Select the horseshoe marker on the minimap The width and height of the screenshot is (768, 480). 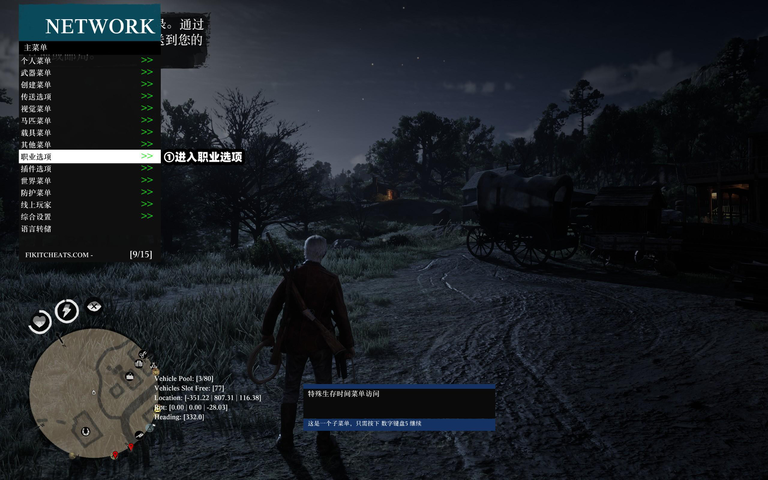[x=86, y=432]
